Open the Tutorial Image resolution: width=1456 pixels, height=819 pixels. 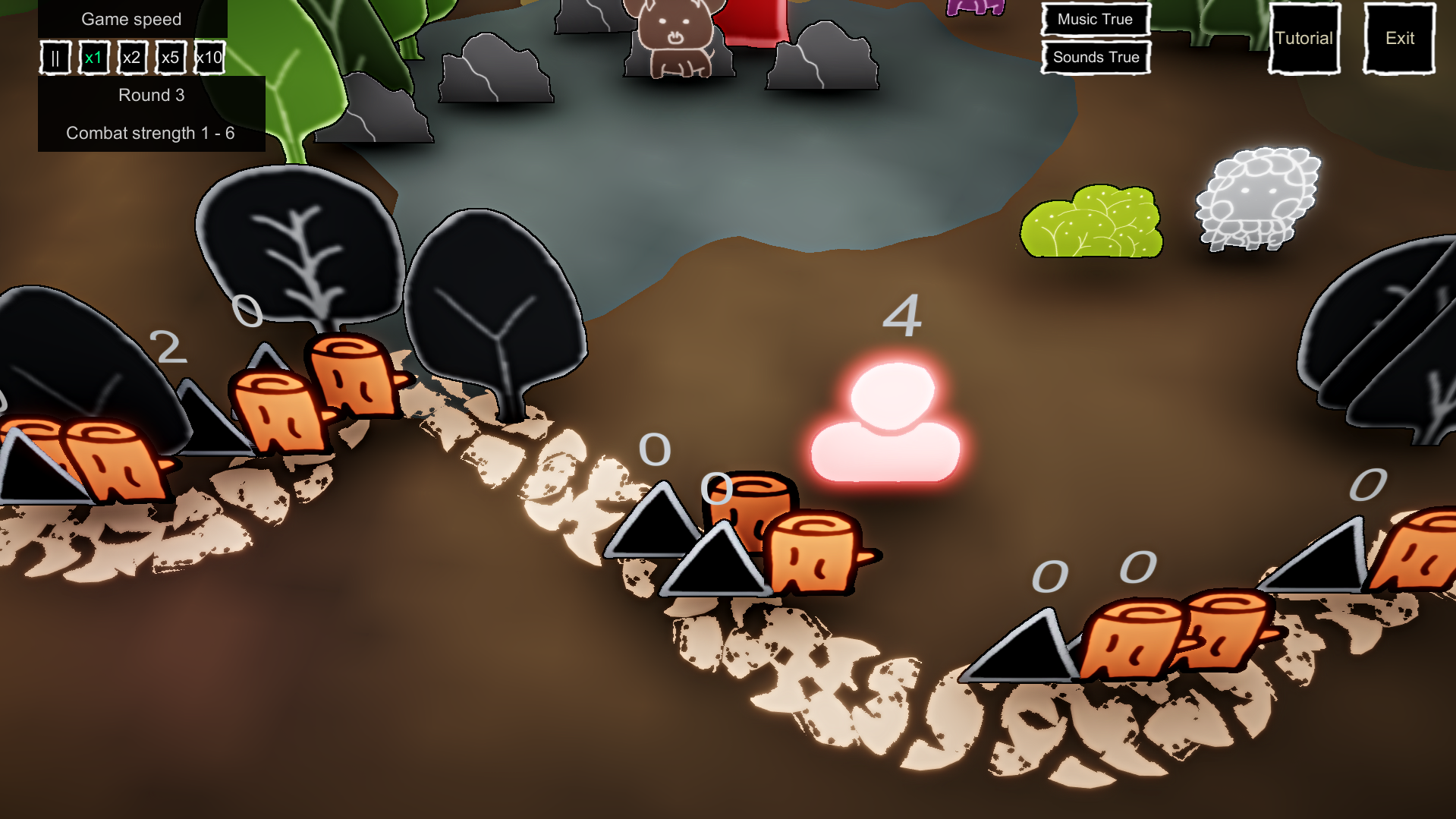[x=1303, y=38]
